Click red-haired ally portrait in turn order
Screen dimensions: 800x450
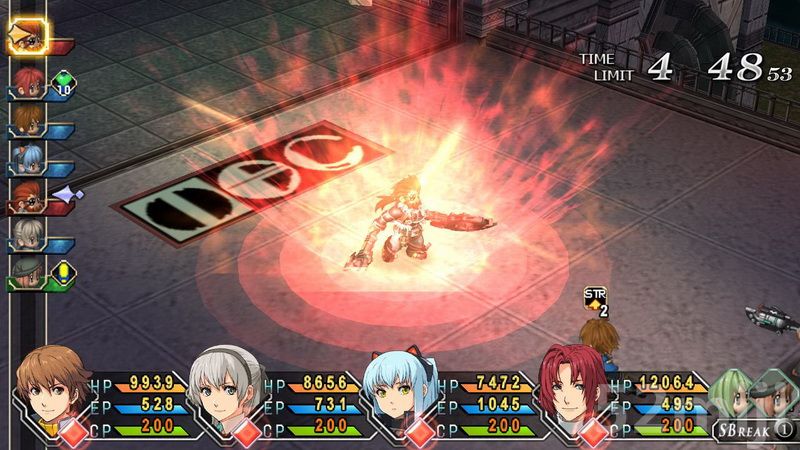[26, 78]
